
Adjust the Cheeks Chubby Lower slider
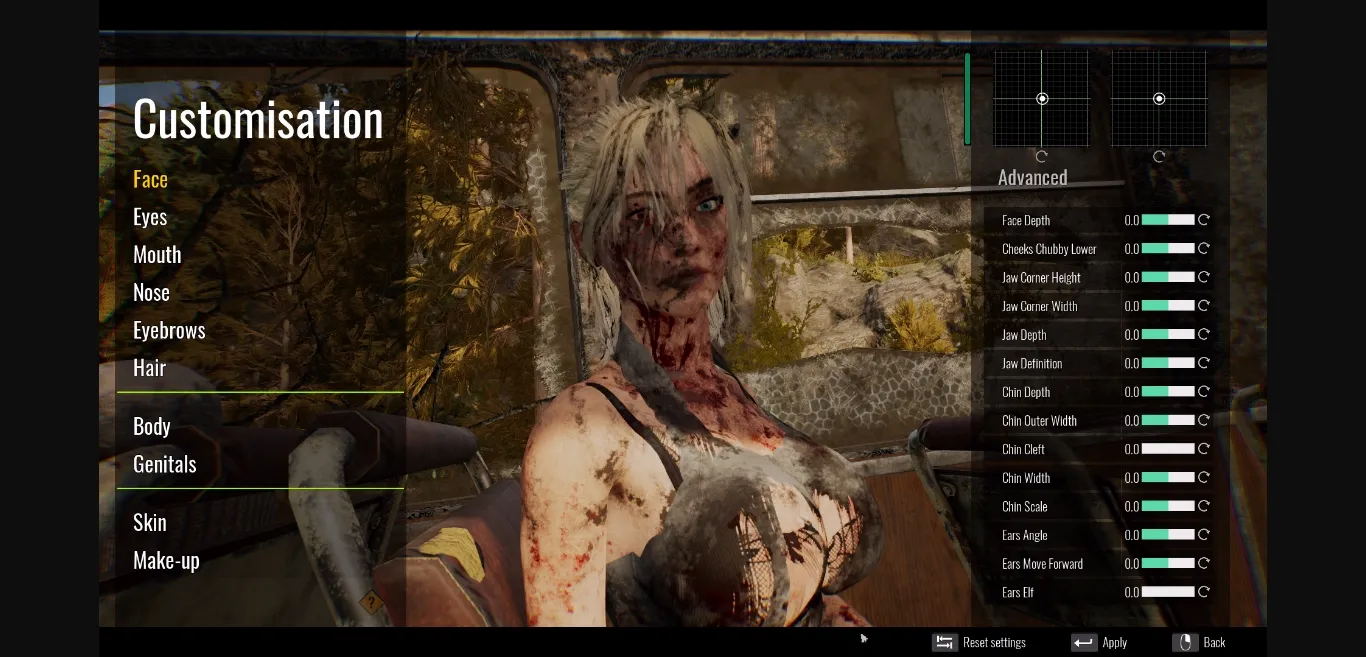pos(1168,249)
